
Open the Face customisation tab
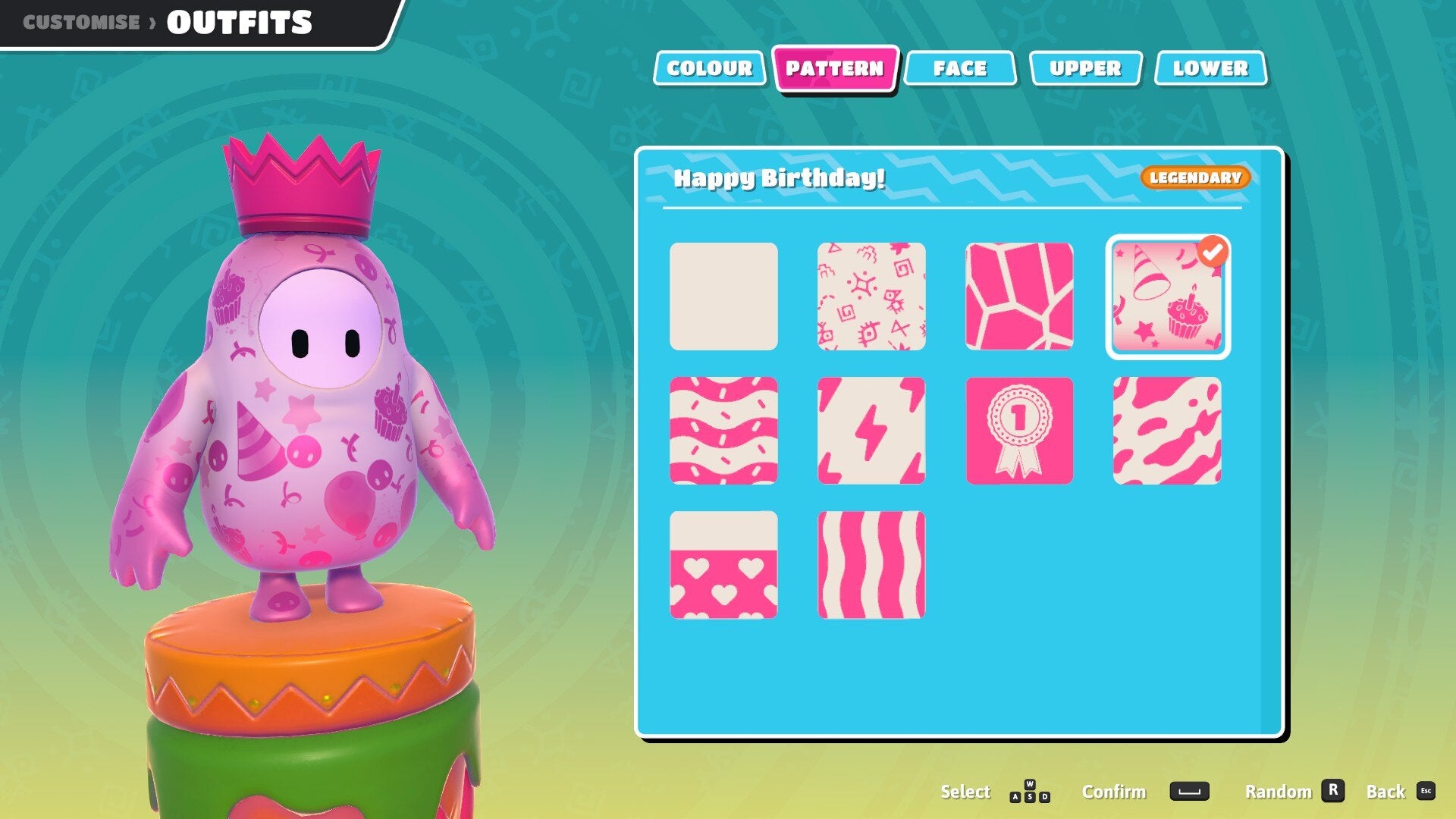pos(961,68)
